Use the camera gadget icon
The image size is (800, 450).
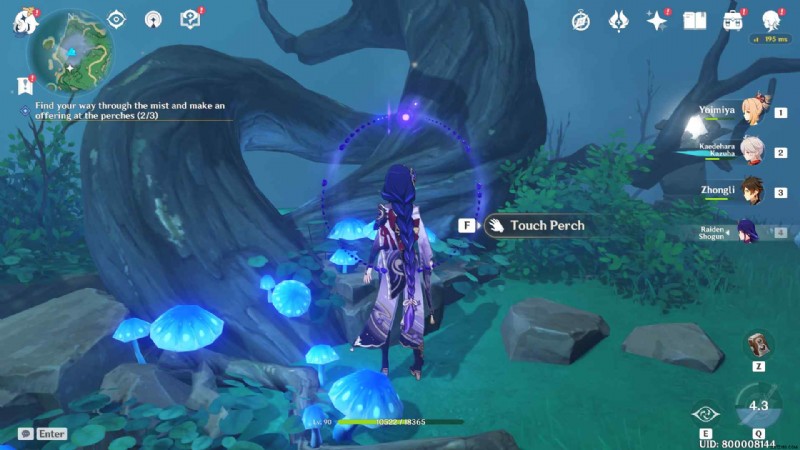pos(758,343)
